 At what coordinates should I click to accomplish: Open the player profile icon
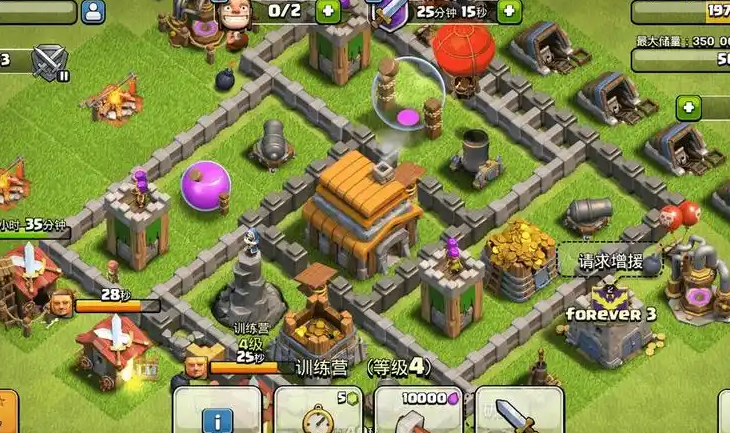[94, 11]
